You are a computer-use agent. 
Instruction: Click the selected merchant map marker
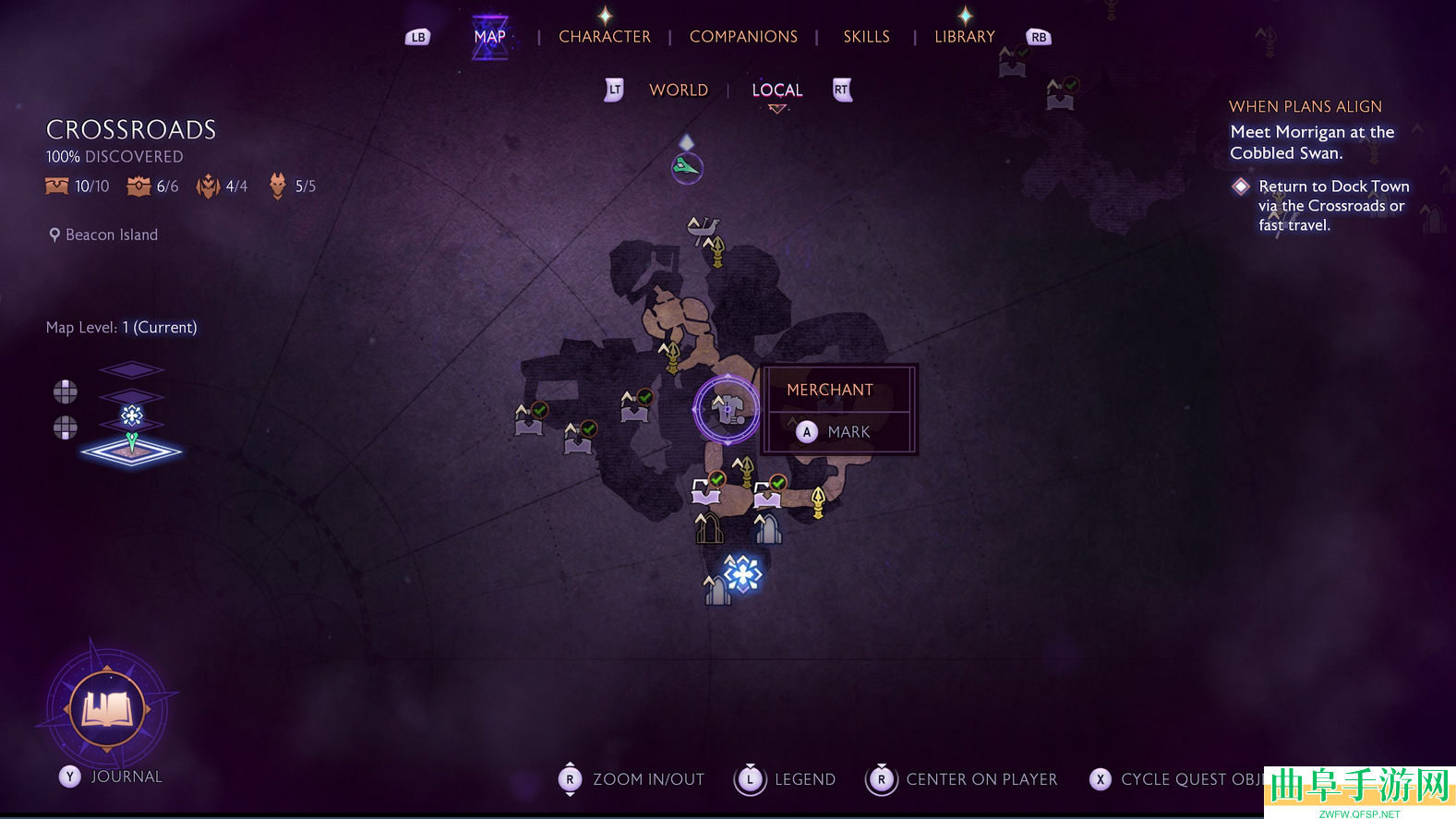(x=727, y=409)
